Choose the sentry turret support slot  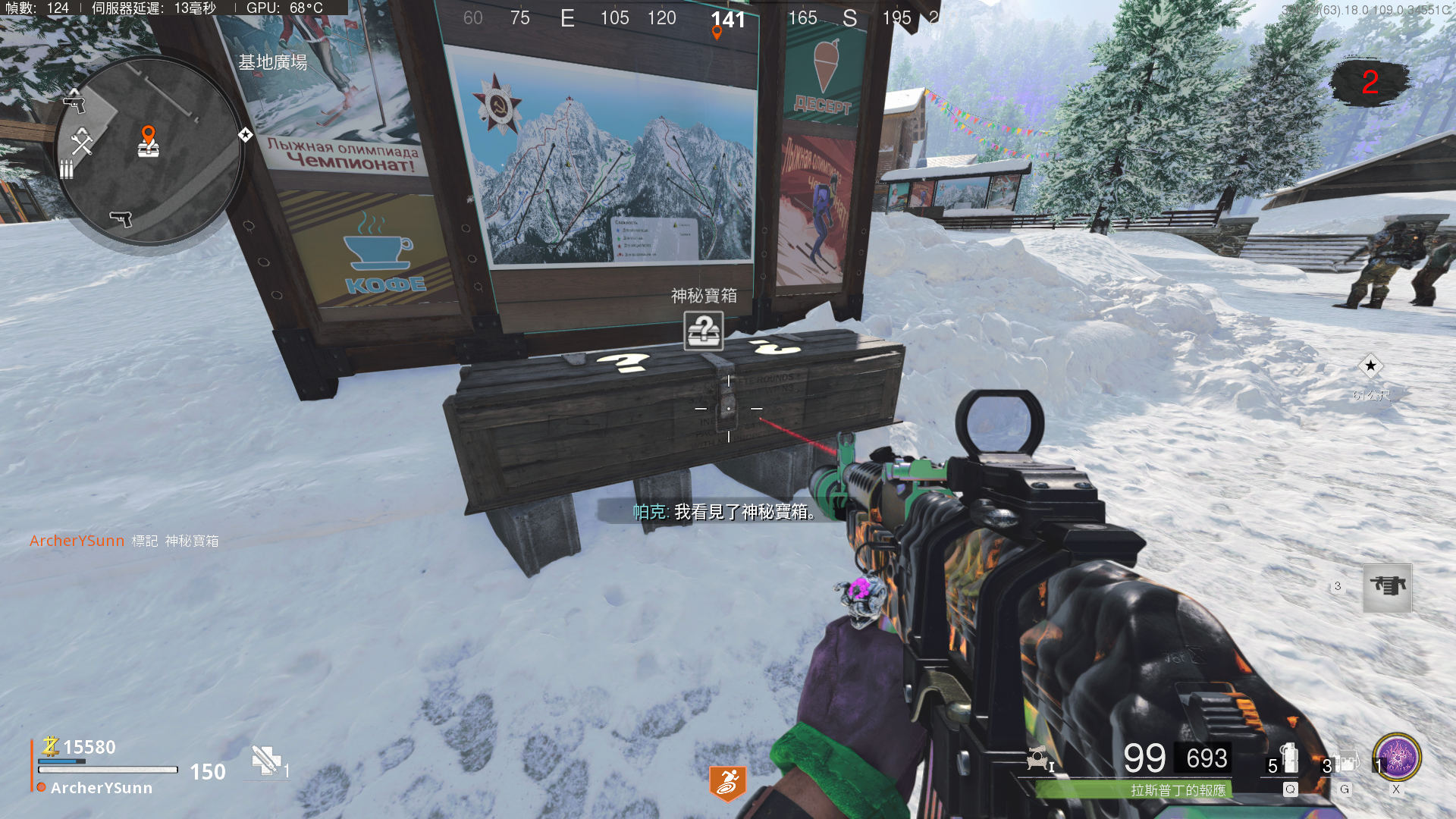click(1387, 588)
